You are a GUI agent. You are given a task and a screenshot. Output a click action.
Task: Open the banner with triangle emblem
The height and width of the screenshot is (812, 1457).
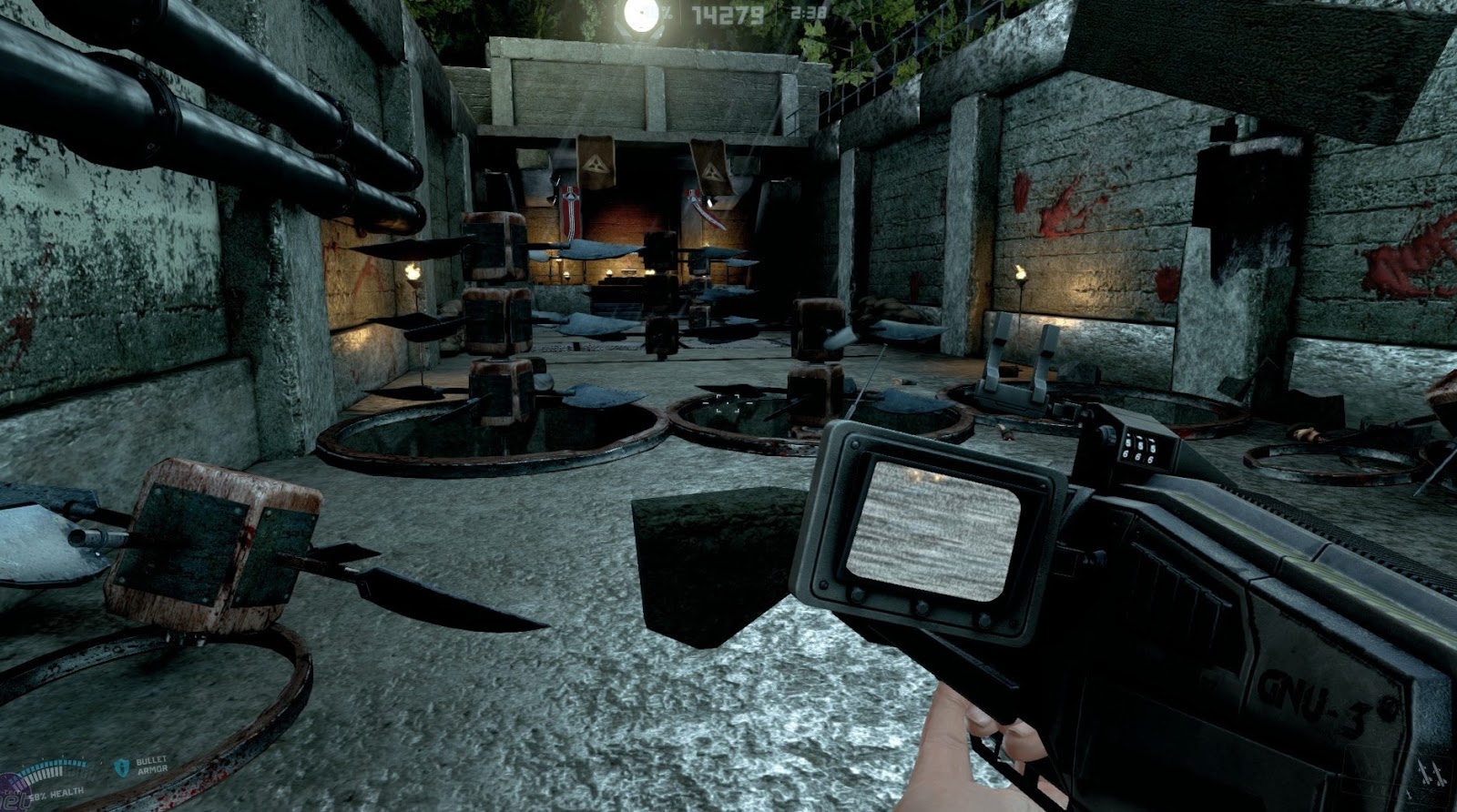[596, 164]
